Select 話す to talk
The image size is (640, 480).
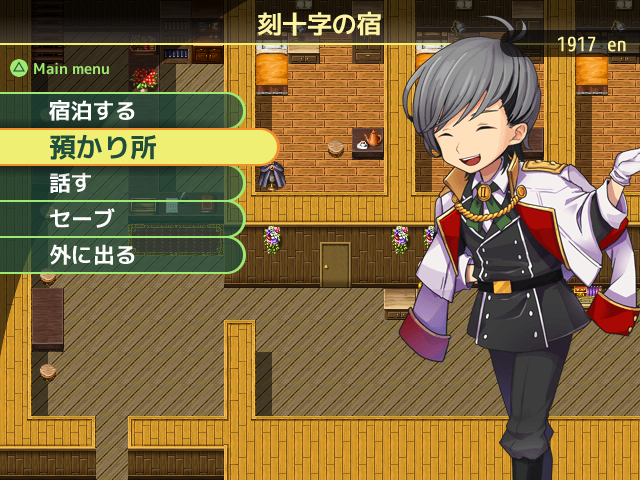coord(120,183)
